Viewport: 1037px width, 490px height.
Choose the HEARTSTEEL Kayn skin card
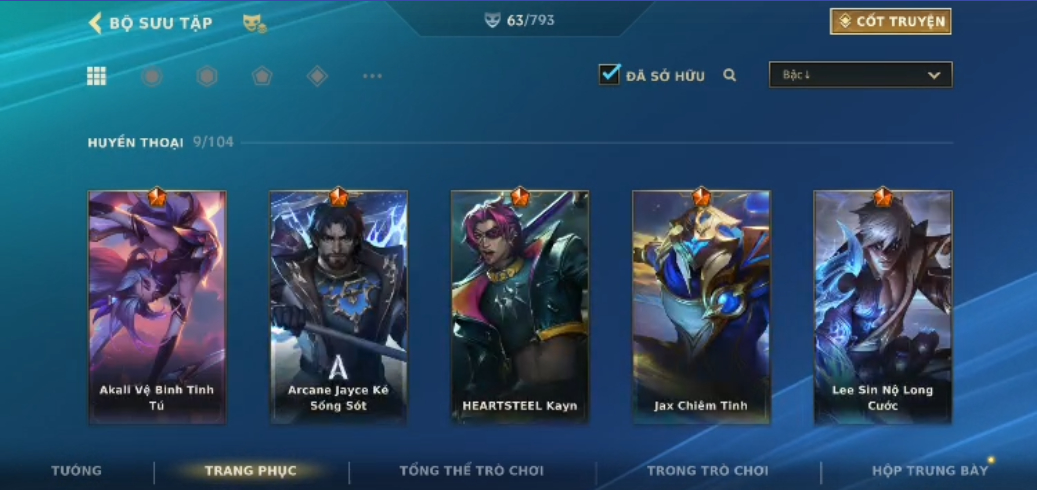click(x=520, y=307)
